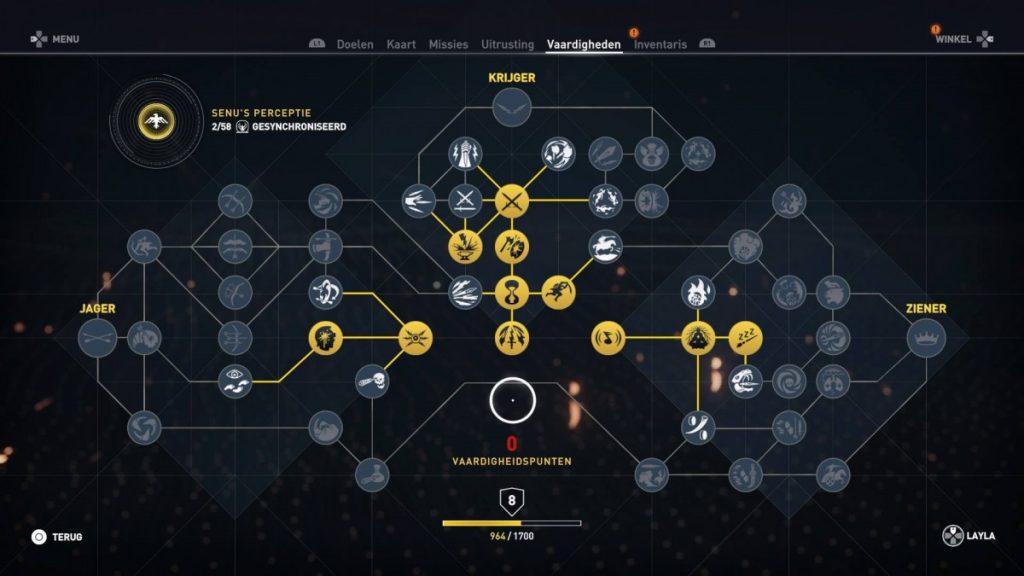
Task: Select the percent sign skill node
Action: [x=698, y=427]
